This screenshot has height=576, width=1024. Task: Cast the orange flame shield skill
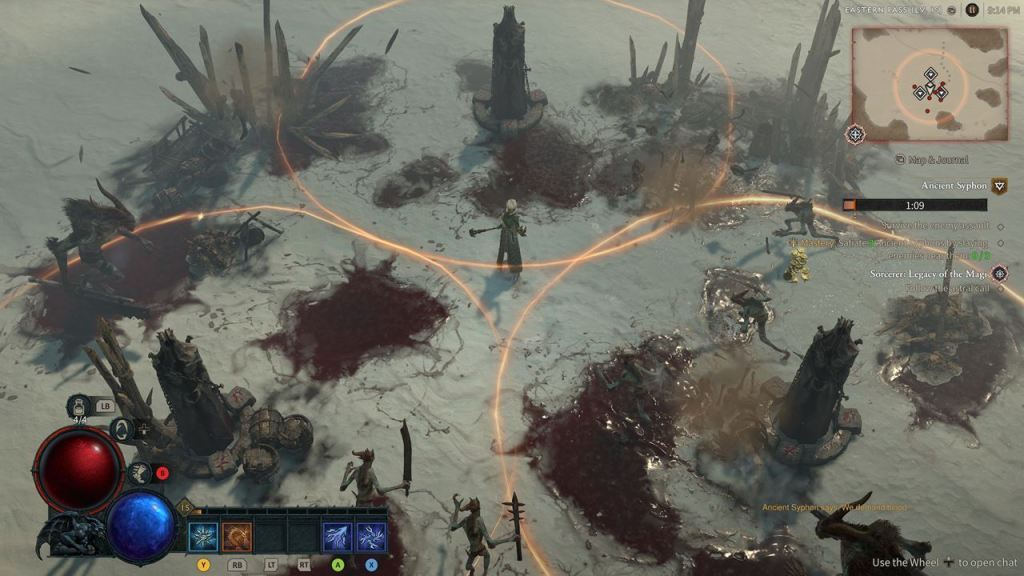[237, 537]
